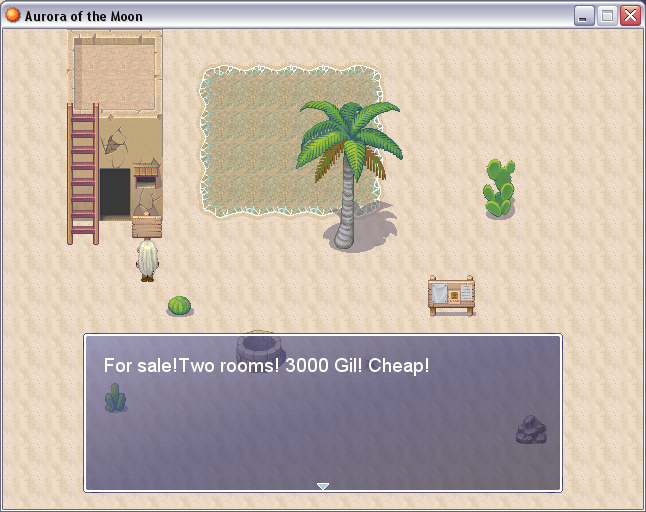The height and width of the screenshot is (512, 646).
Task: Close the Aurora of the Moon window
Action: pos(630,16)
